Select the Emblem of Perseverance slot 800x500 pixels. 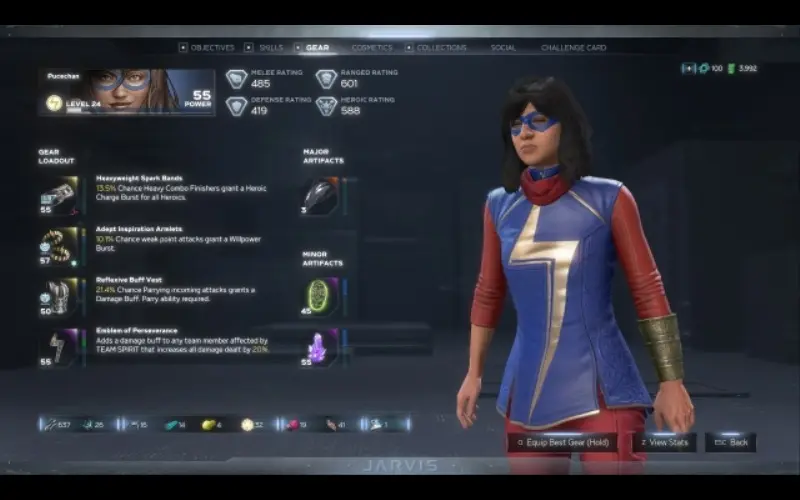click(x=59, y=347)
